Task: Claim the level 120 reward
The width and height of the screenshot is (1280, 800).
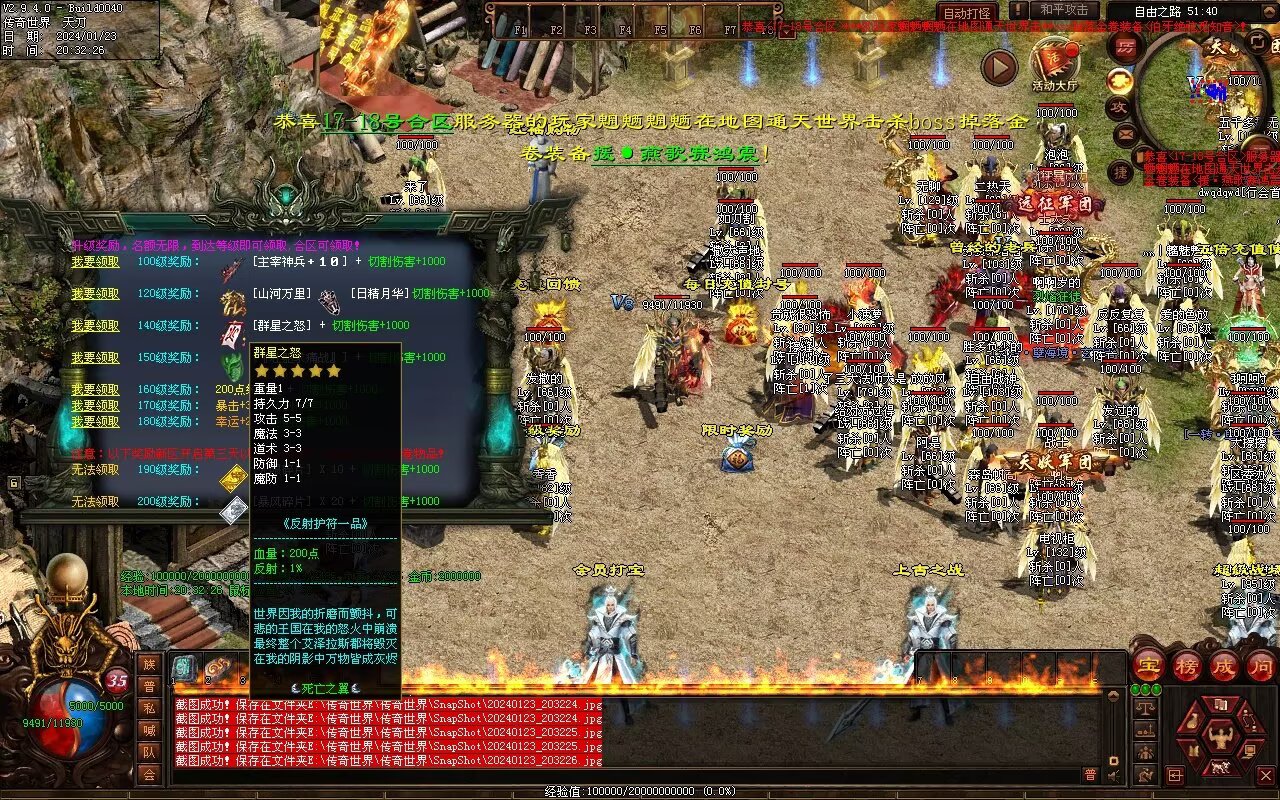Action: coord(95,294)
